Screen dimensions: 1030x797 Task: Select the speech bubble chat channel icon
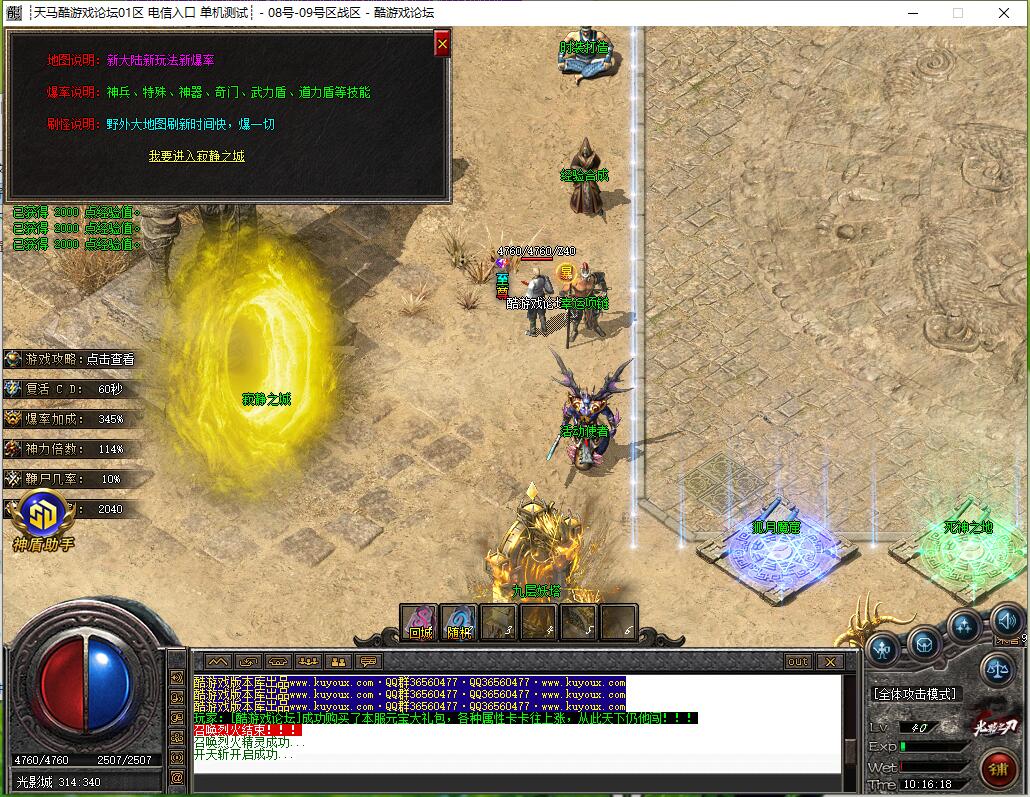pos(369,661)
